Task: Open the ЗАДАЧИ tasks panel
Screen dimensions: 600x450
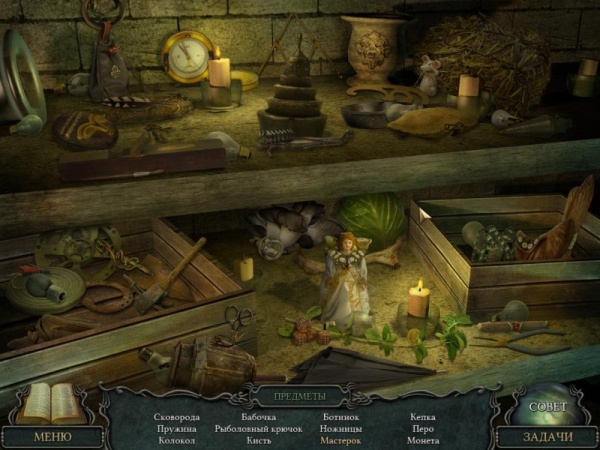Action: click(549, 436)
